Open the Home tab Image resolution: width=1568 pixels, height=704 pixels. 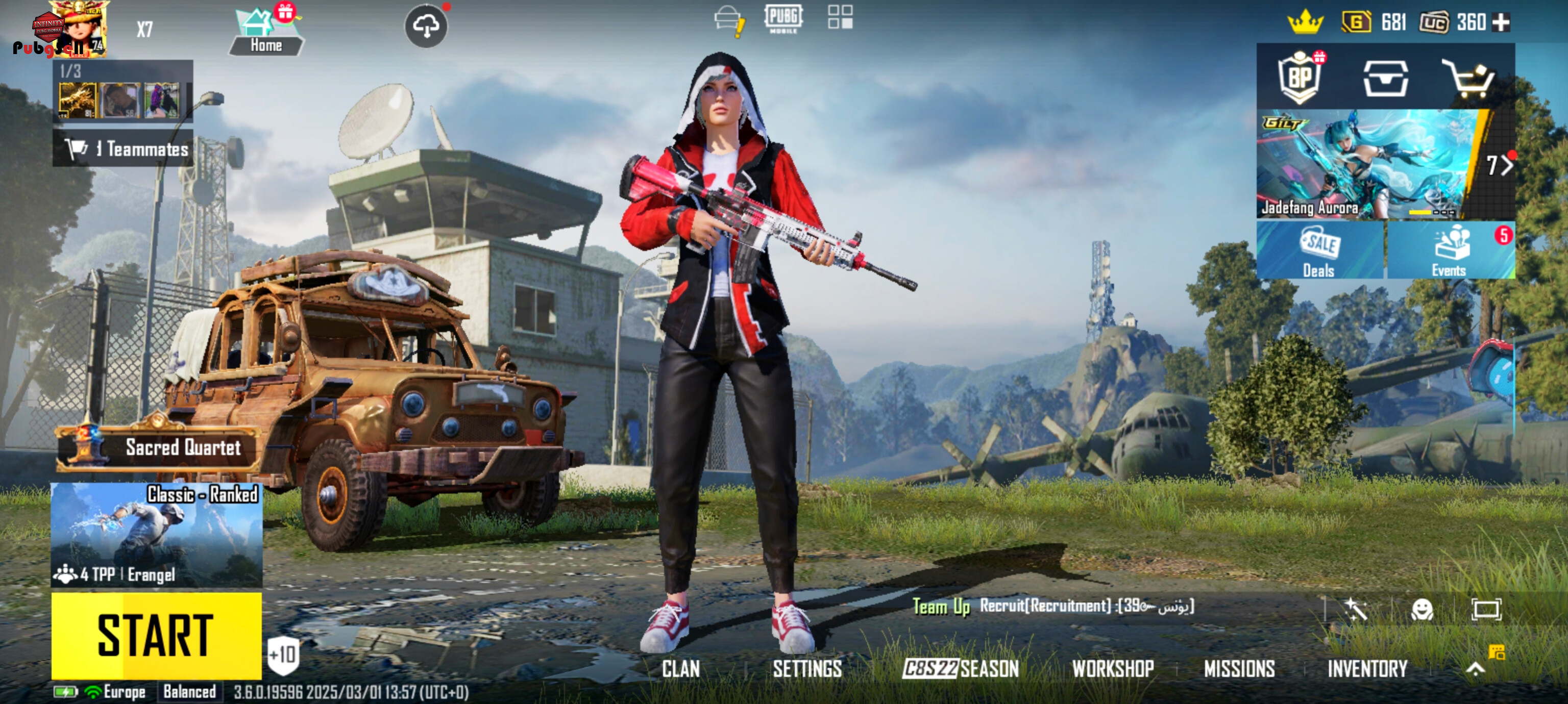pyautogui.click(x=266, y=34)
